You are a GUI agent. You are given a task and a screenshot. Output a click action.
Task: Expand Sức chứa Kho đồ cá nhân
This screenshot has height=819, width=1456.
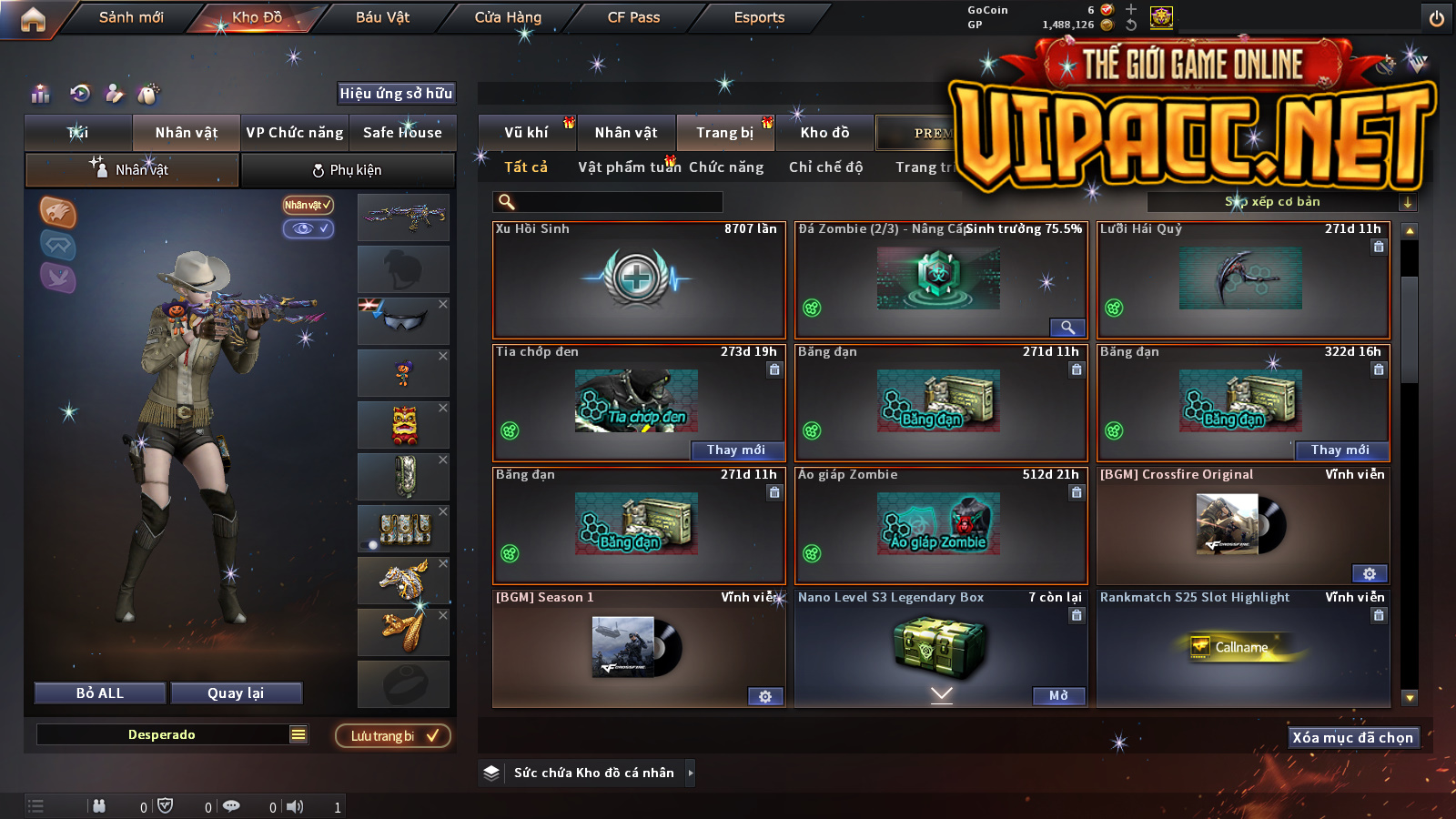click(690, 773)
